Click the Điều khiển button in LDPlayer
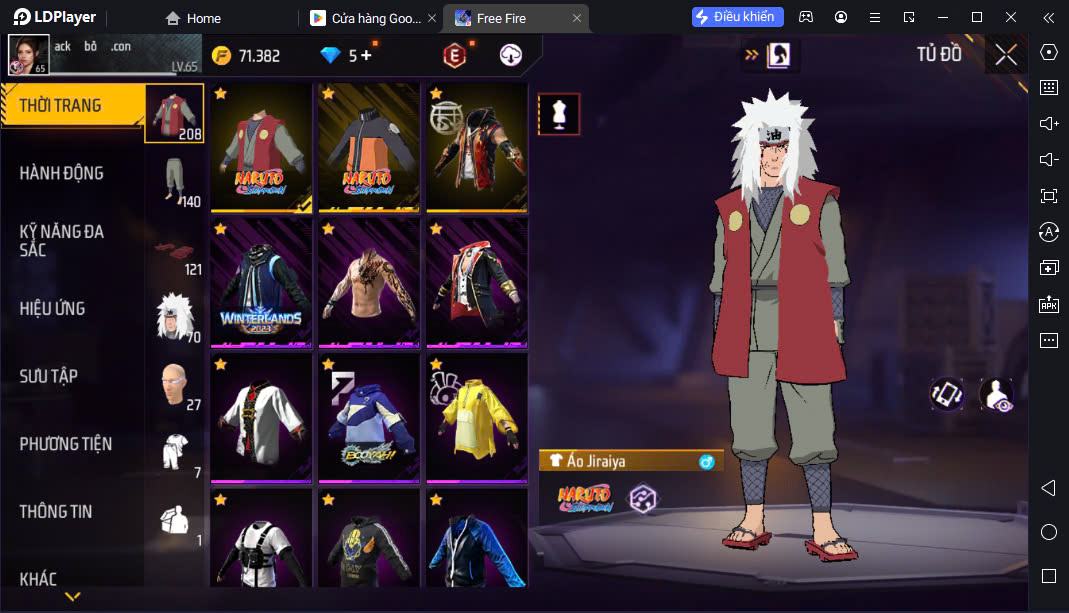This screenshot has width=1069, height=613. coord(737,17)
